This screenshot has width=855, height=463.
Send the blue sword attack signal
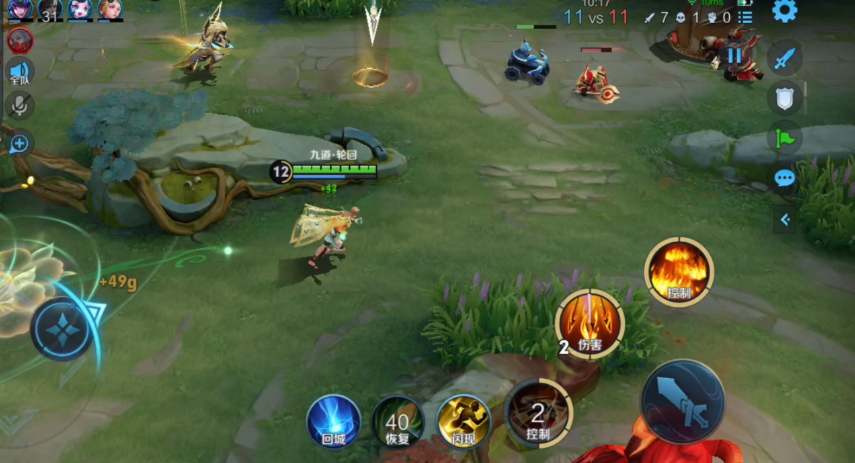pyautogui.click(x=785, y=58)
